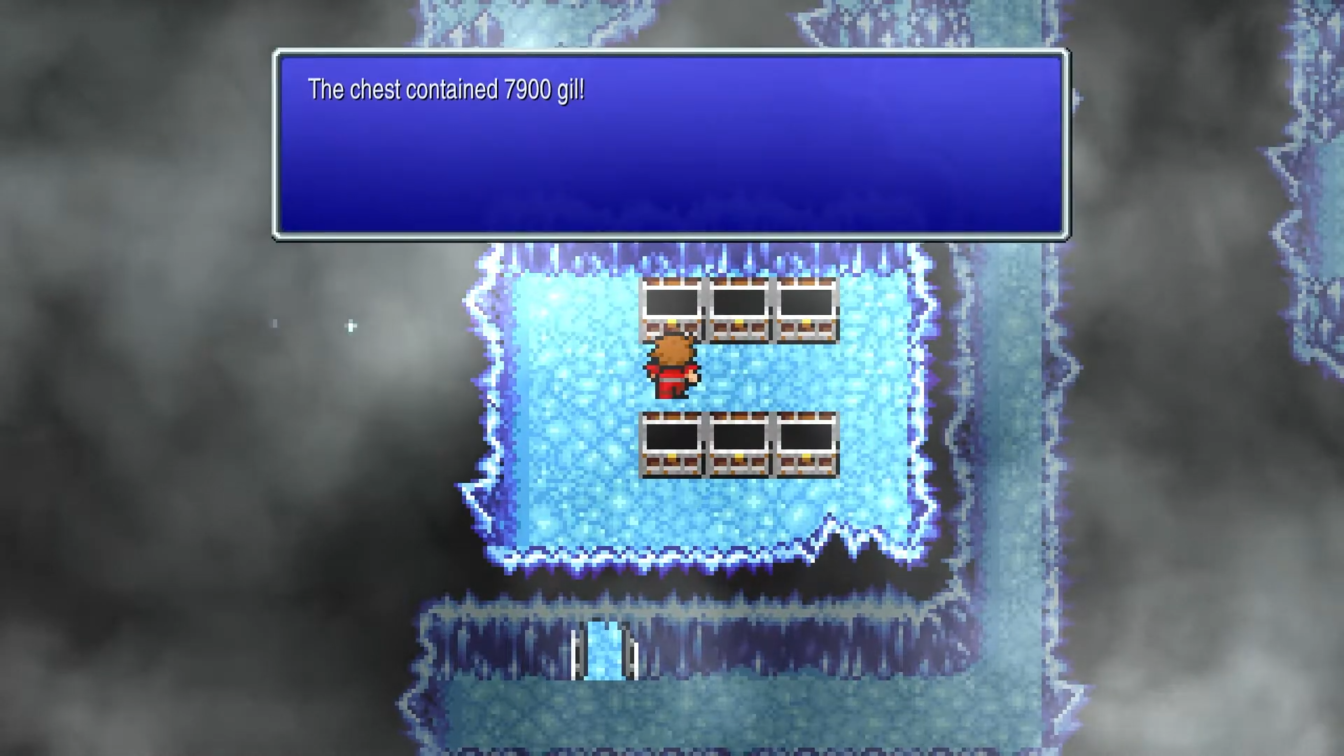Click the jagged ice edge below the chests
The image size is (1344, 756).
[x=700, y=555]
